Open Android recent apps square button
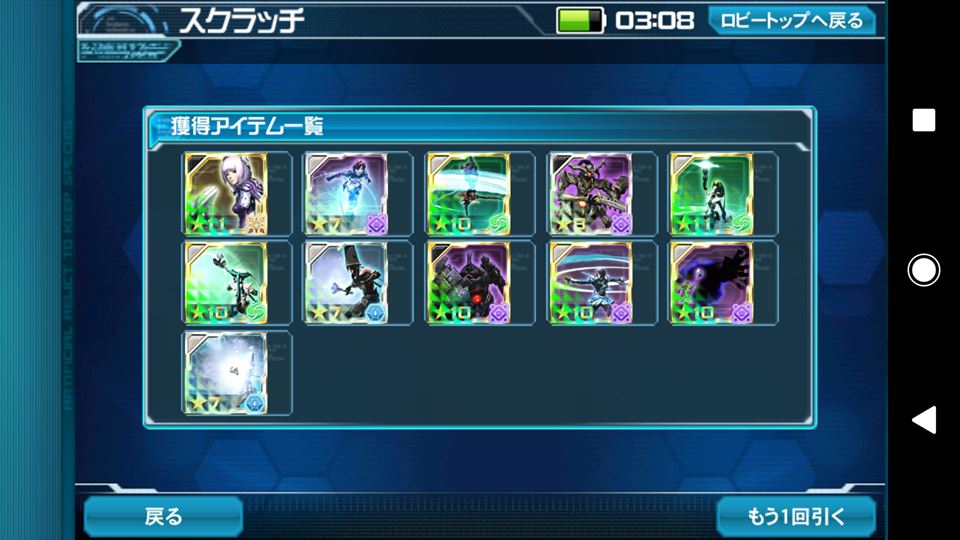Viewport: 960px width, 540px height. pos(923,121)
